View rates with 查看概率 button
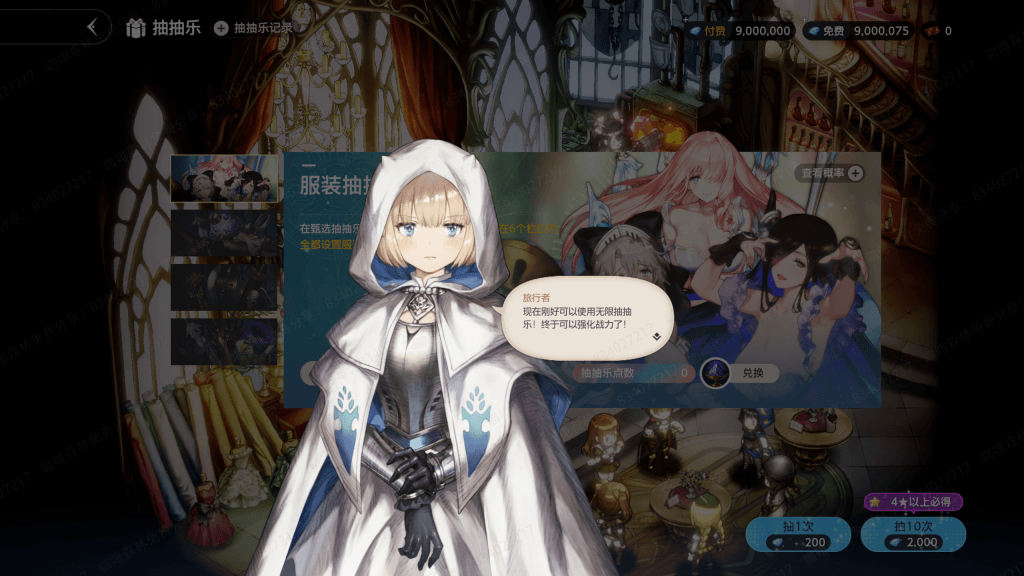1024x576 pixels. tap(831, 173)
